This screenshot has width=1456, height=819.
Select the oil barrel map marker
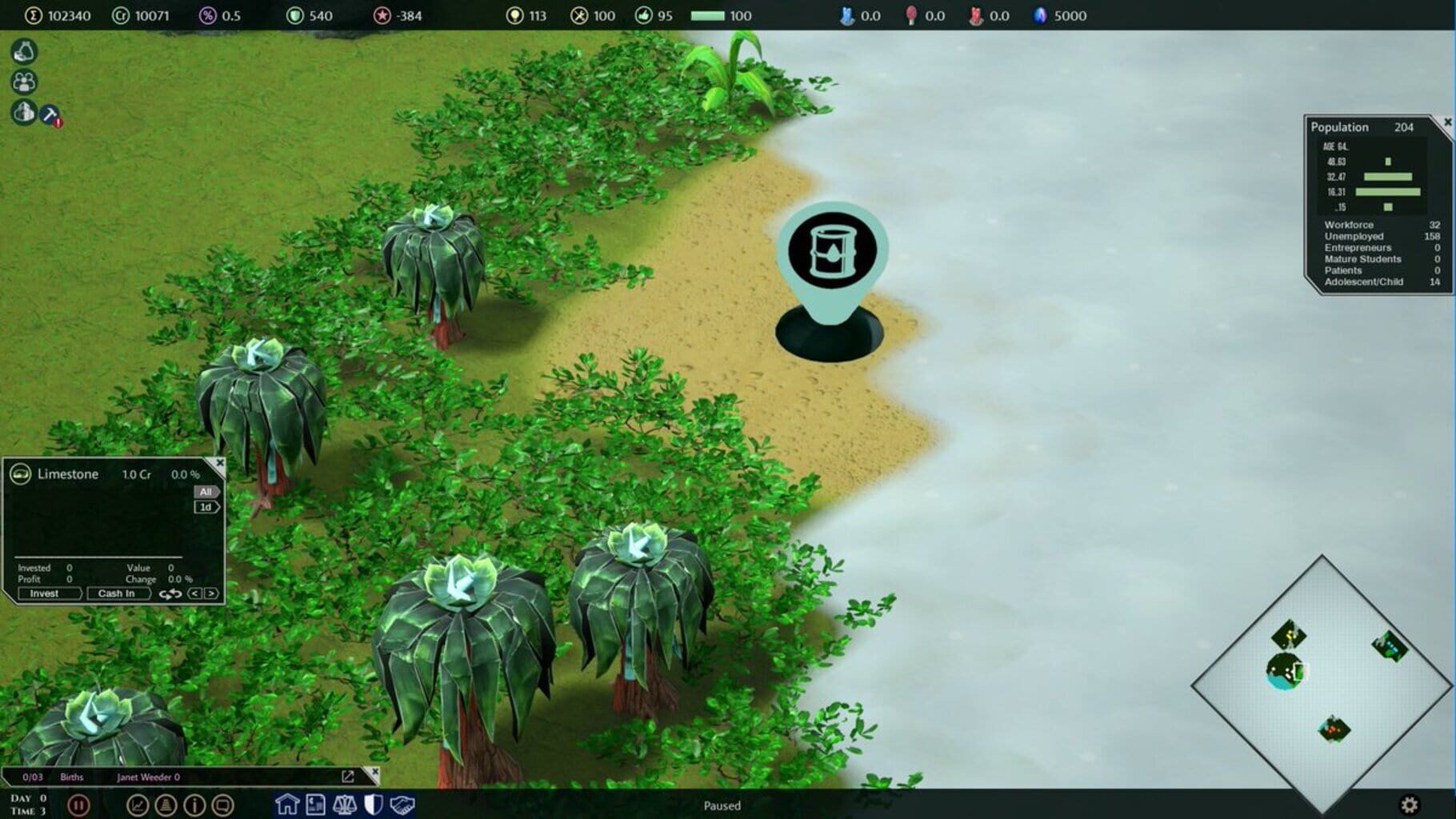(832, 251)
